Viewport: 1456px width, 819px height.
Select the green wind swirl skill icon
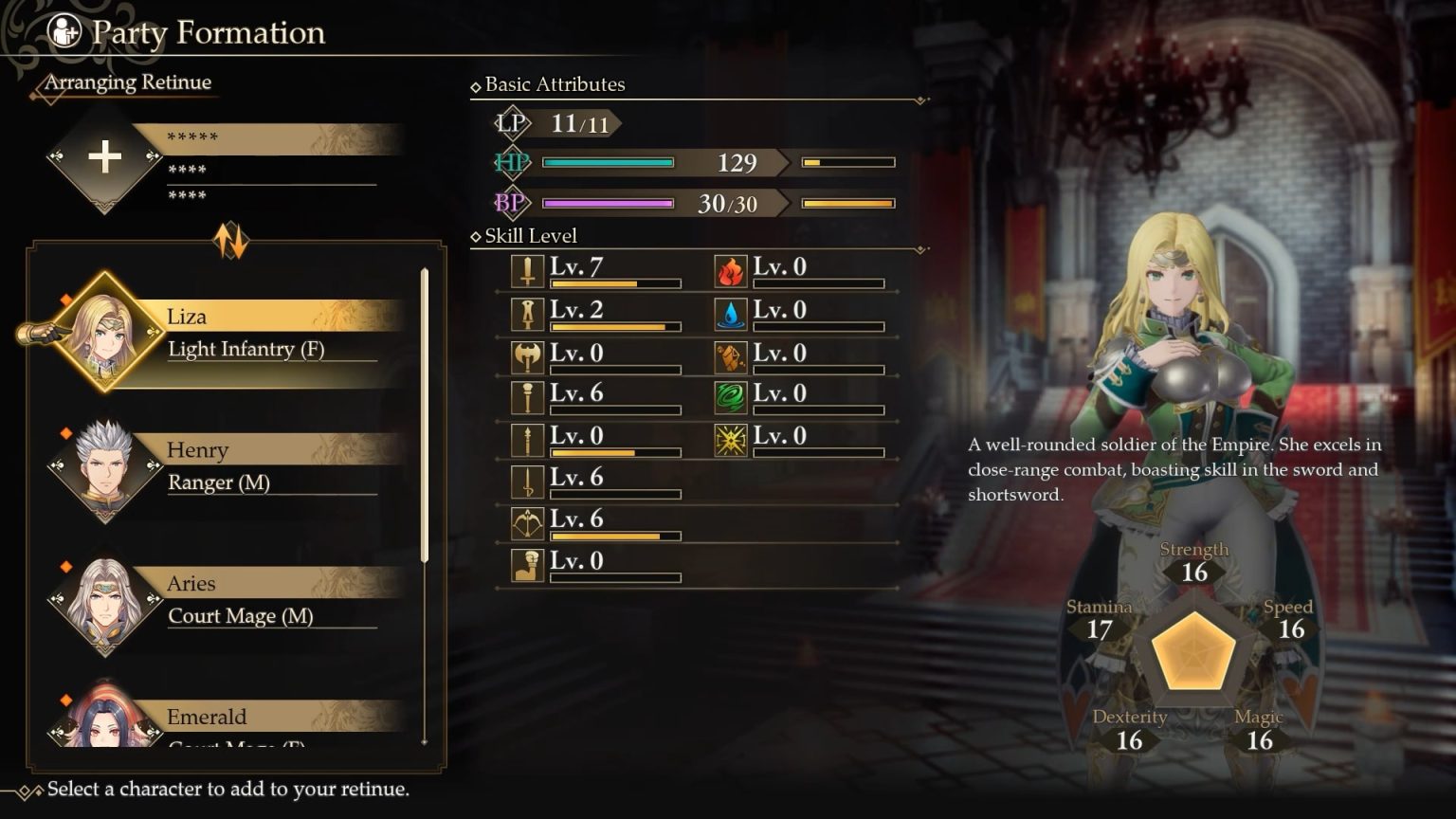tap(730, 397)
